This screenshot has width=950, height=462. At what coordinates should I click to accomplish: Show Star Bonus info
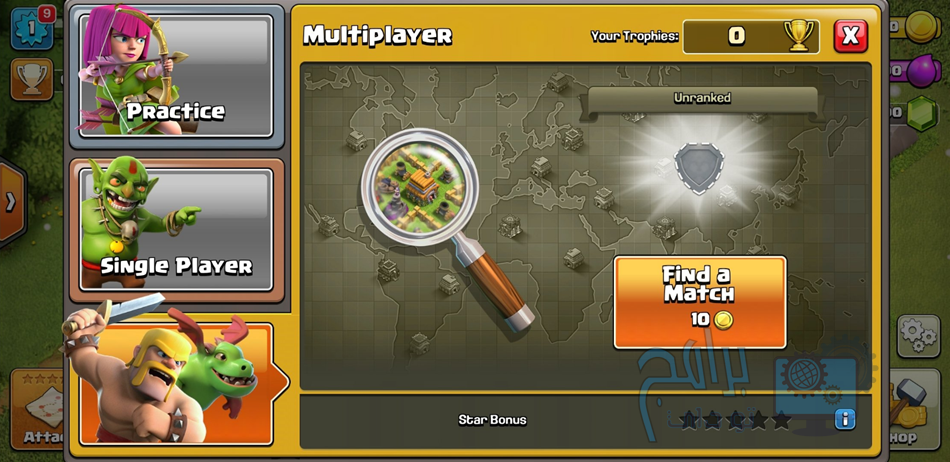pos(845,419)
